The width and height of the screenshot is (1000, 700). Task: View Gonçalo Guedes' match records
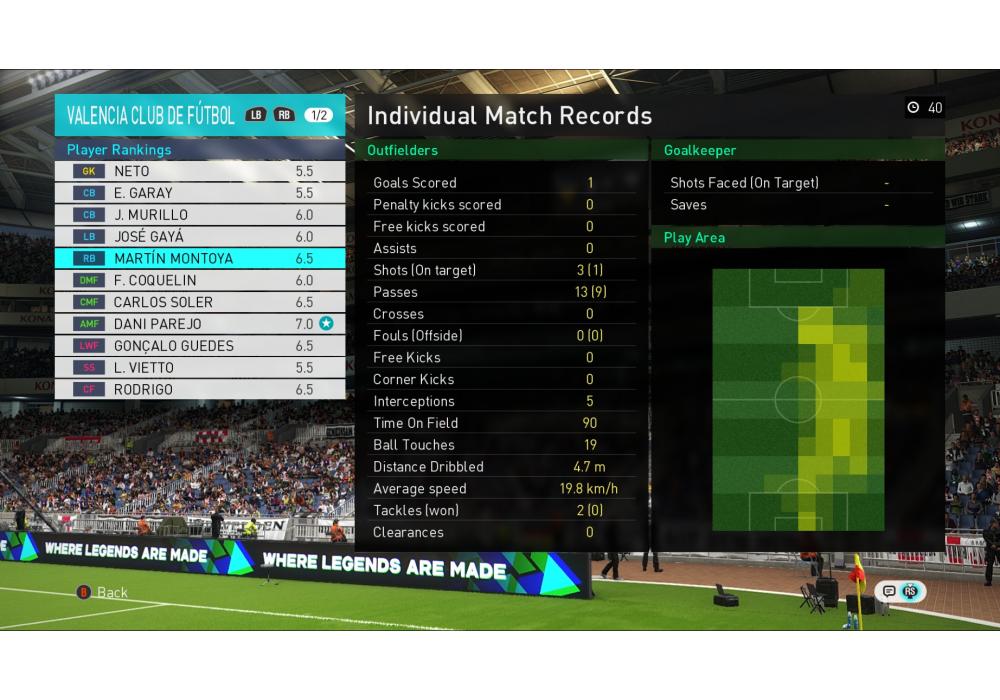[x=200, y=346]
